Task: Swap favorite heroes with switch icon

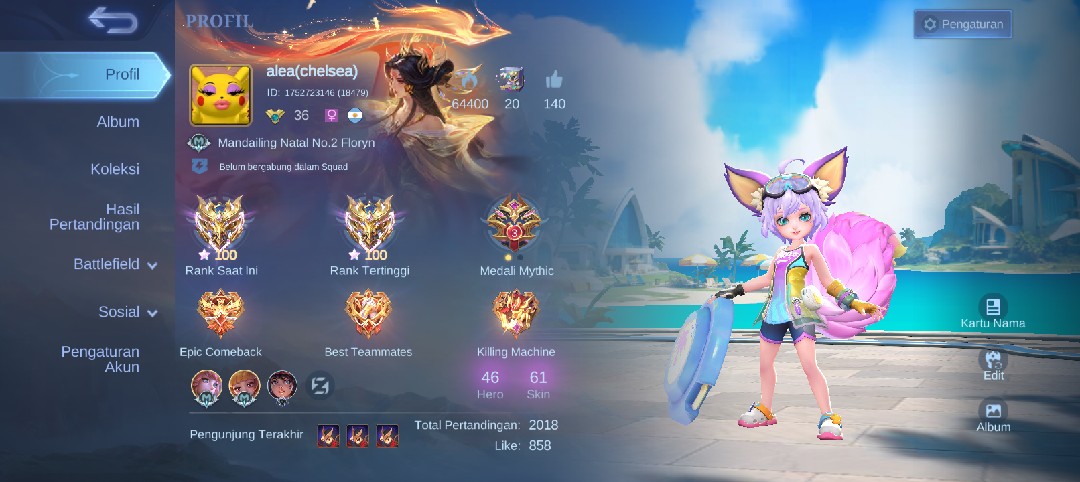Action: [320, 385]
